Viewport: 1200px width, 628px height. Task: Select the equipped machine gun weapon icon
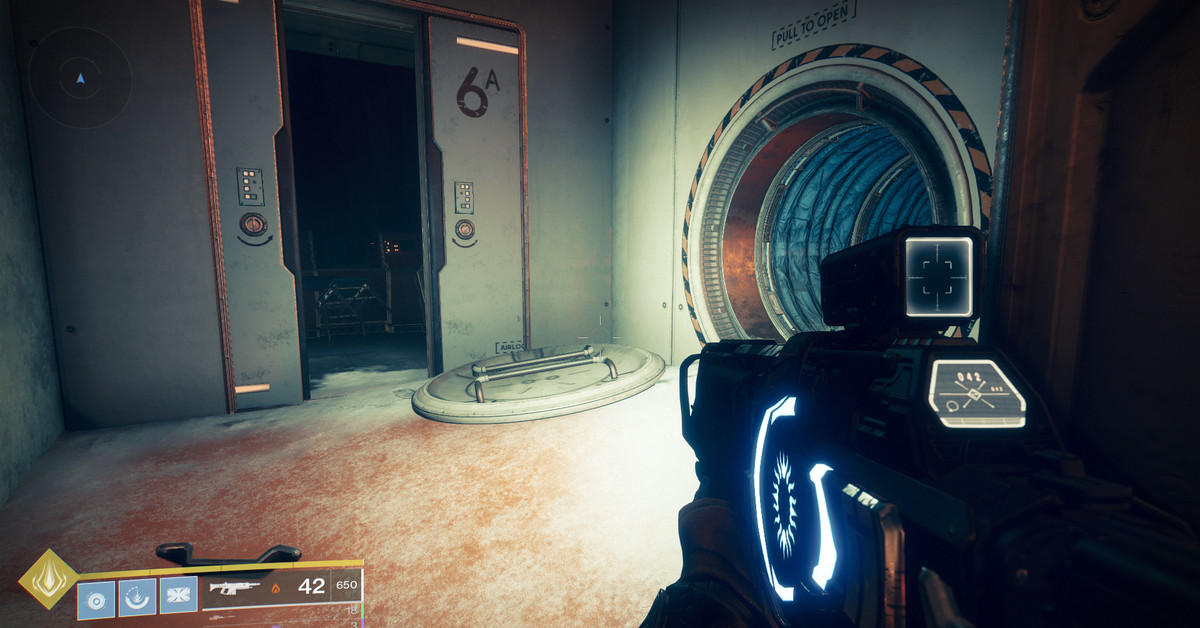[233, 587]
